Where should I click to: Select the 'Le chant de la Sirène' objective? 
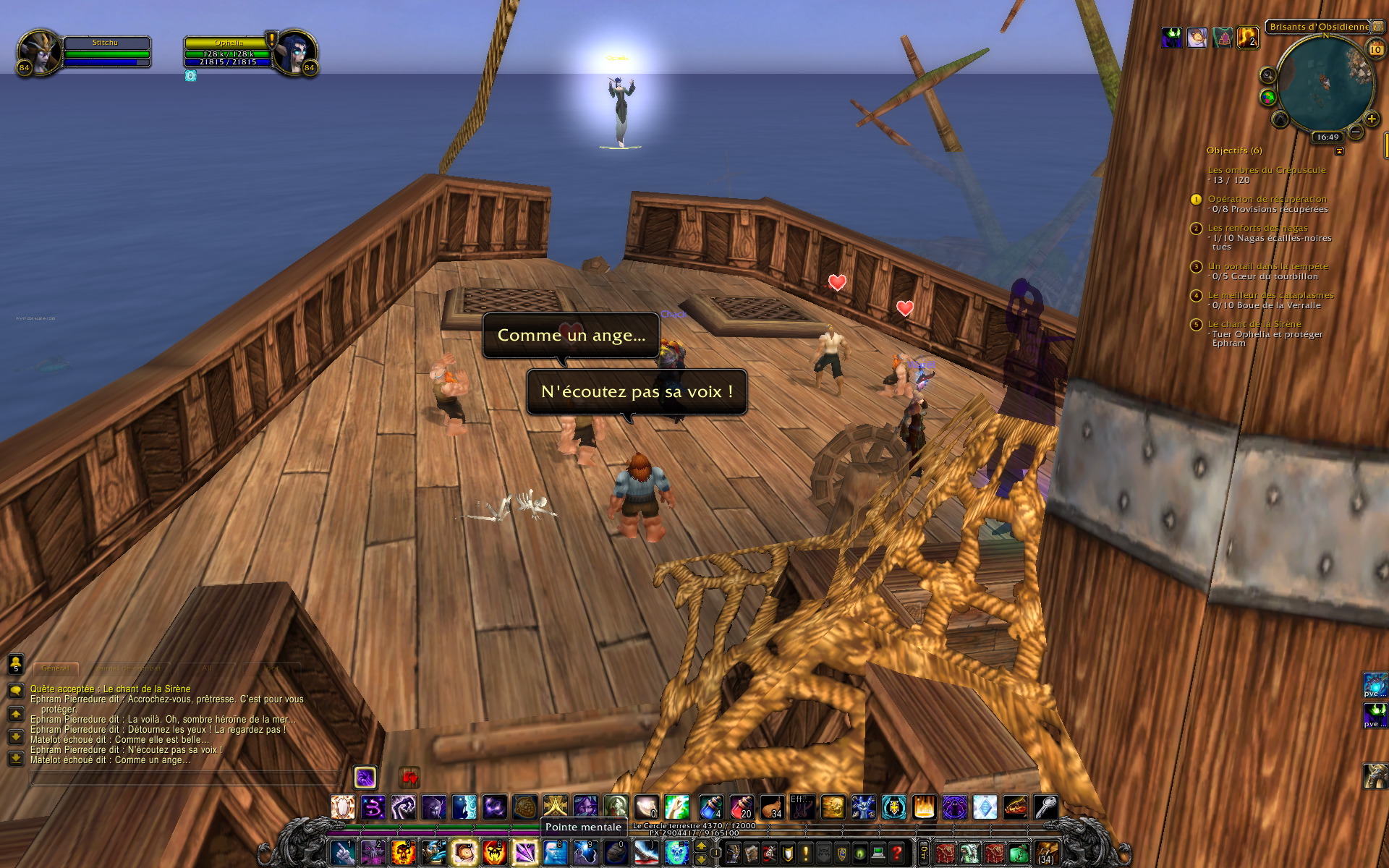coord(1254,324)
